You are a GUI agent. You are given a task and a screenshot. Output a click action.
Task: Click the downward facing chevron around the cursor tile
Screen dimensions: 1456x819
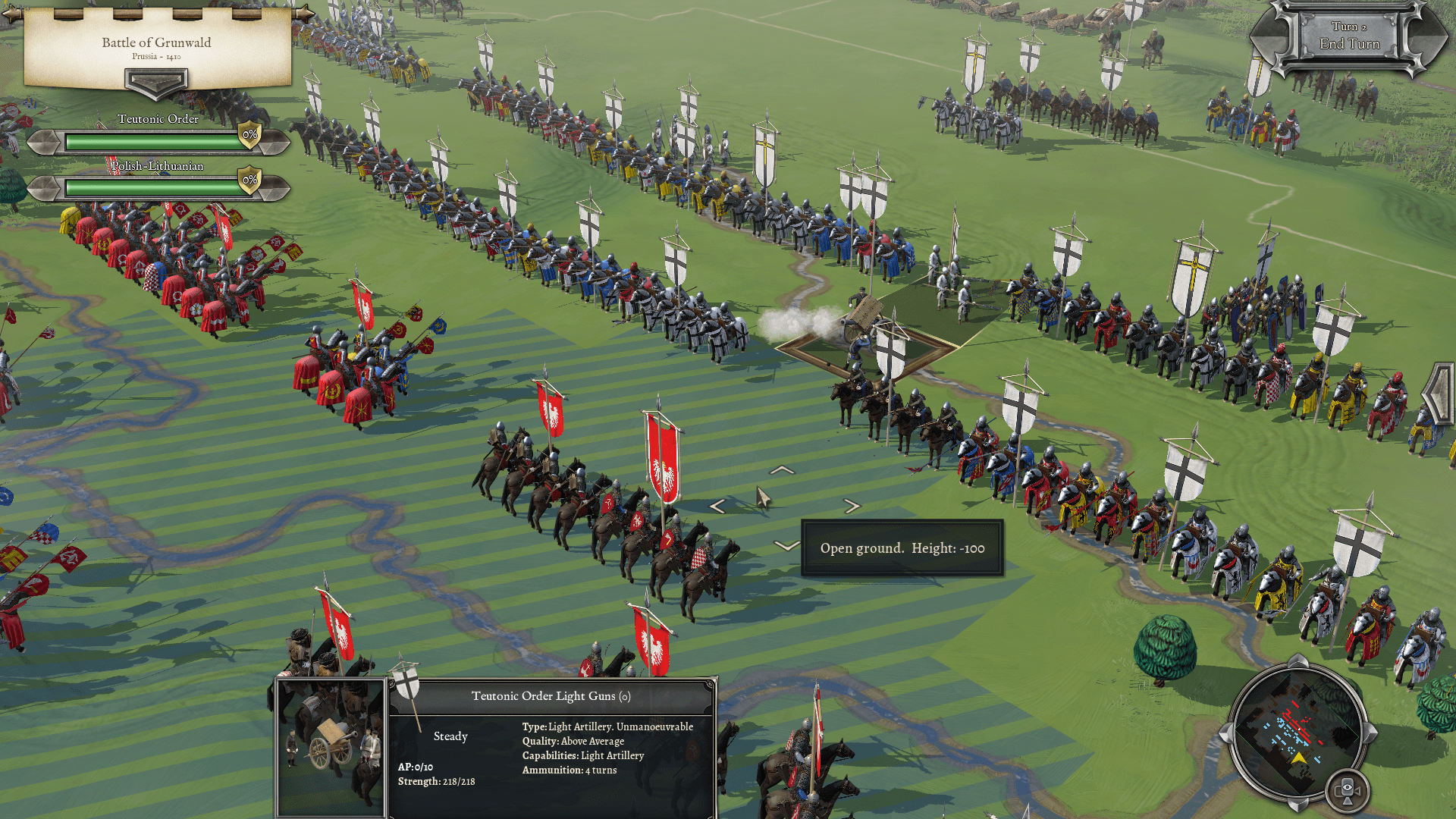tap(786, 545)
